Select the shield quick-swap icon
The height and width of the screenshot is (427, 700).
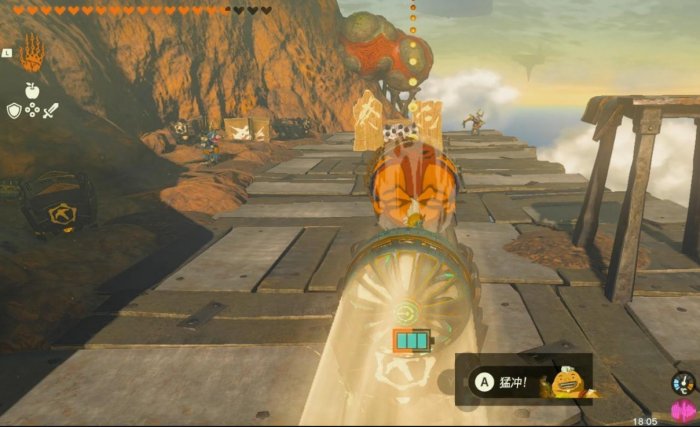coord(14,110)
